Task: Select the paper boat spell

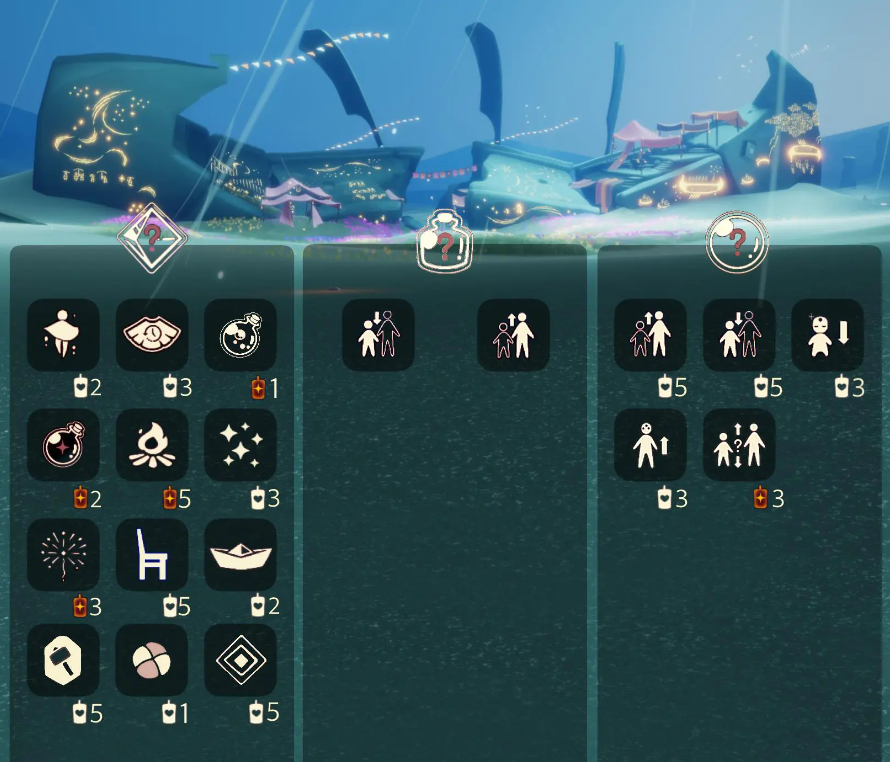Action: click(x=241, y=553)
